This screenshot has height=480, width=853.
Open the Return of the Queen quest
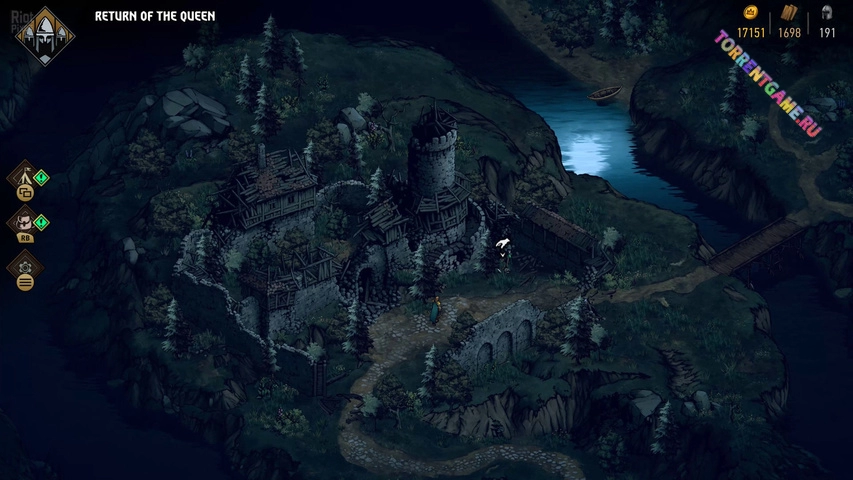[x=154, y=16]
